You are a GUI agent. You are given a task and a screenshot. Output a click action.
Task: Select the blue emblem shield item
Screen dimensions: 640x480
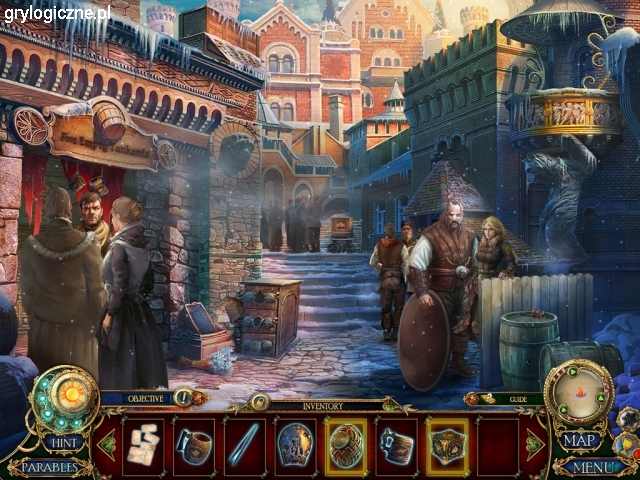pyautogui.click(x=295, y=445)
